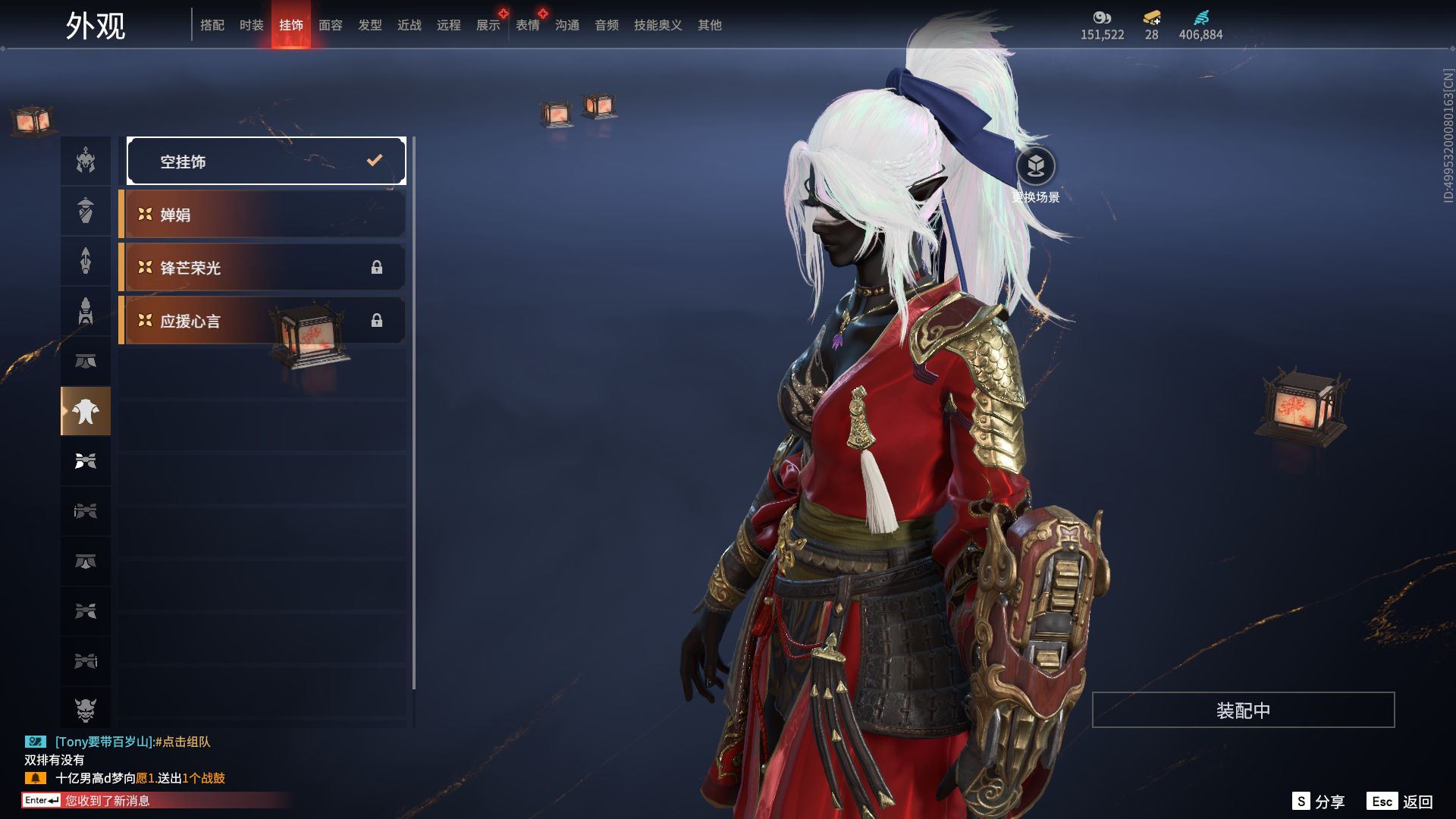Switch to the 搭配 tab

[x=212, y=25]
